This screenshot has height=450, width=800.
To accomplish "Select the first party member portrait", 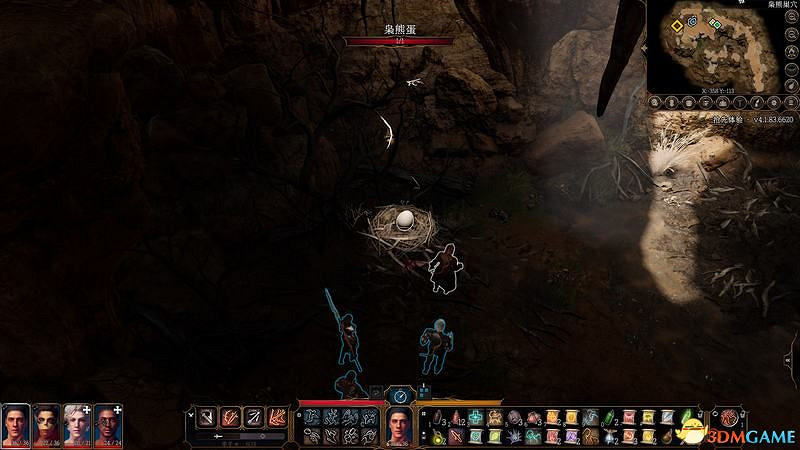I will (16, 424).
